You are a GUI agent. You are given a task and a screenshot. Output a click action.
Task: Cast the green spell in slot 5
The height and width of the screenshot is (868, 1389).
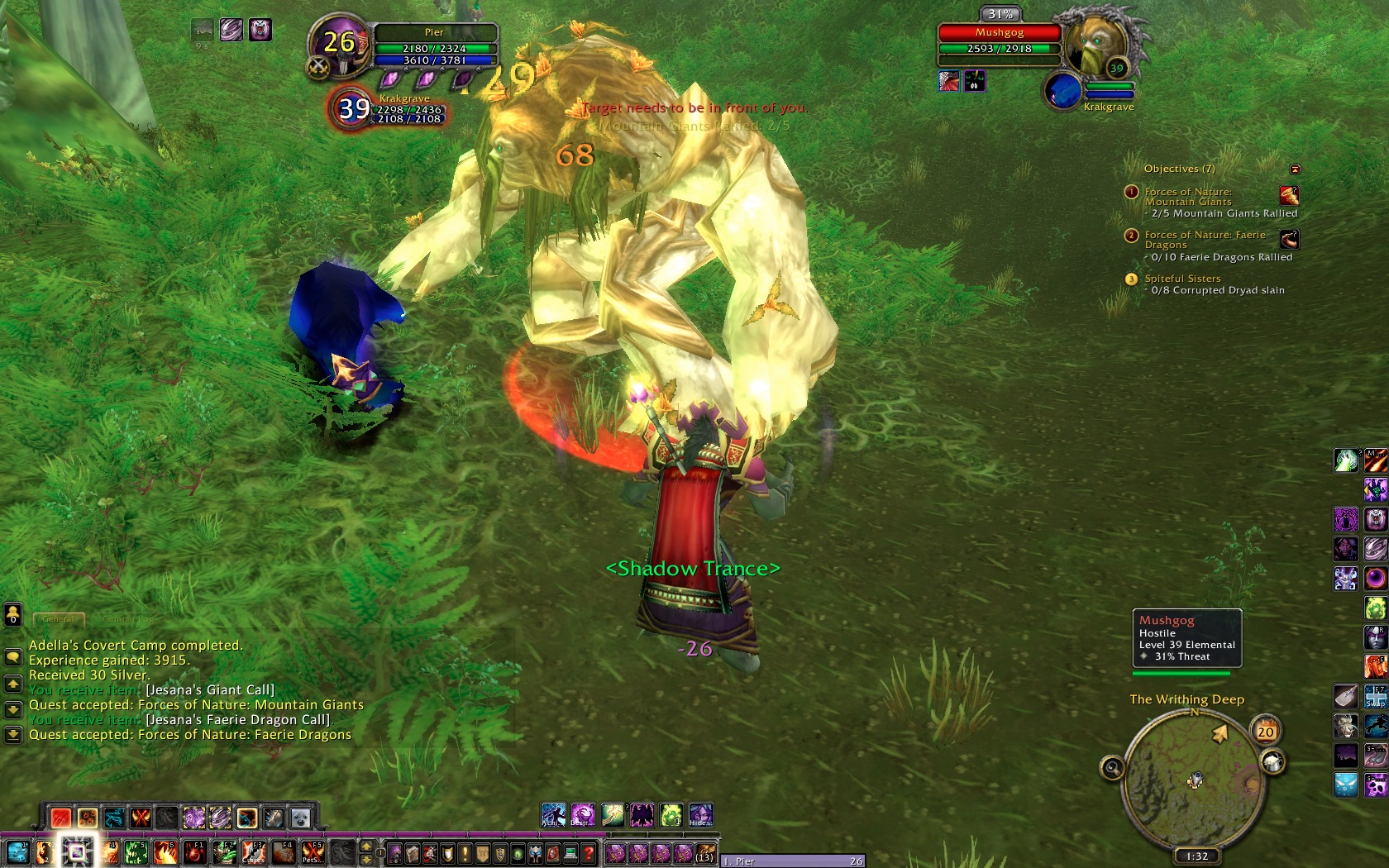click(136, 852)
